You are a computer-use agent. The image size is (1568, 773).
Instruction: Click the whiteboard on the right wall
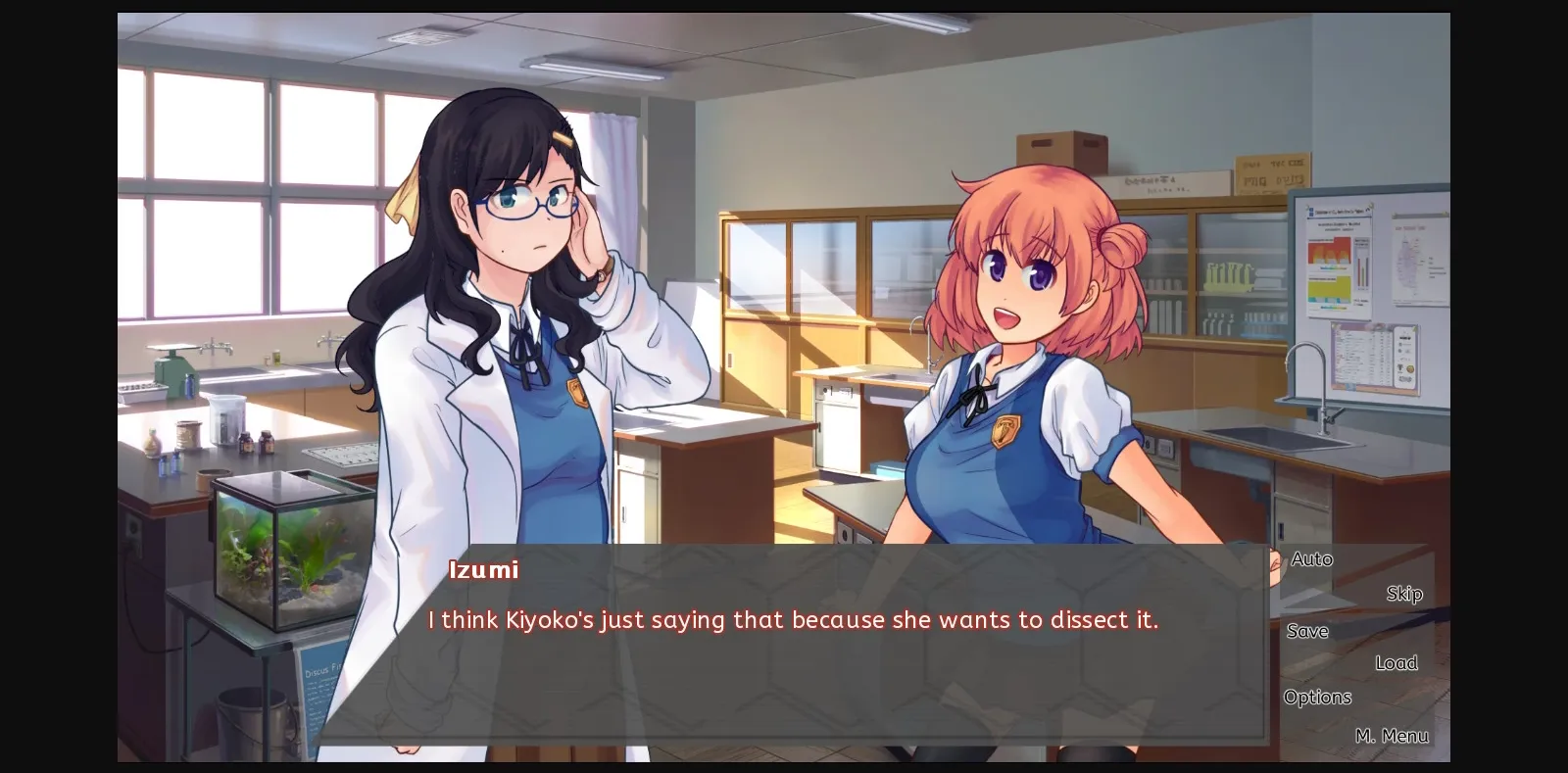coord(1362,284)
